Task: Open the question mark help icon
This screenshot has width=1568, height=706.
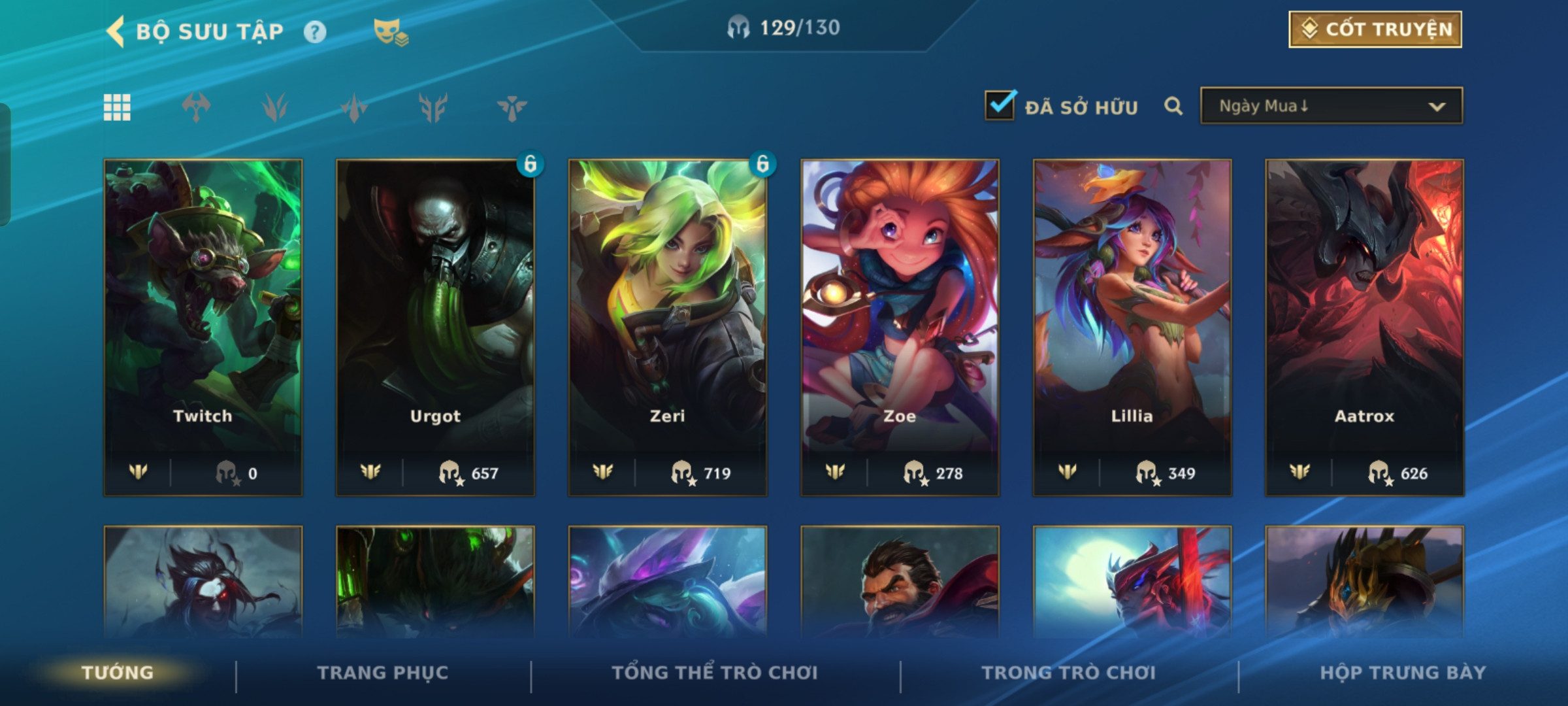Action: point(315,31)
